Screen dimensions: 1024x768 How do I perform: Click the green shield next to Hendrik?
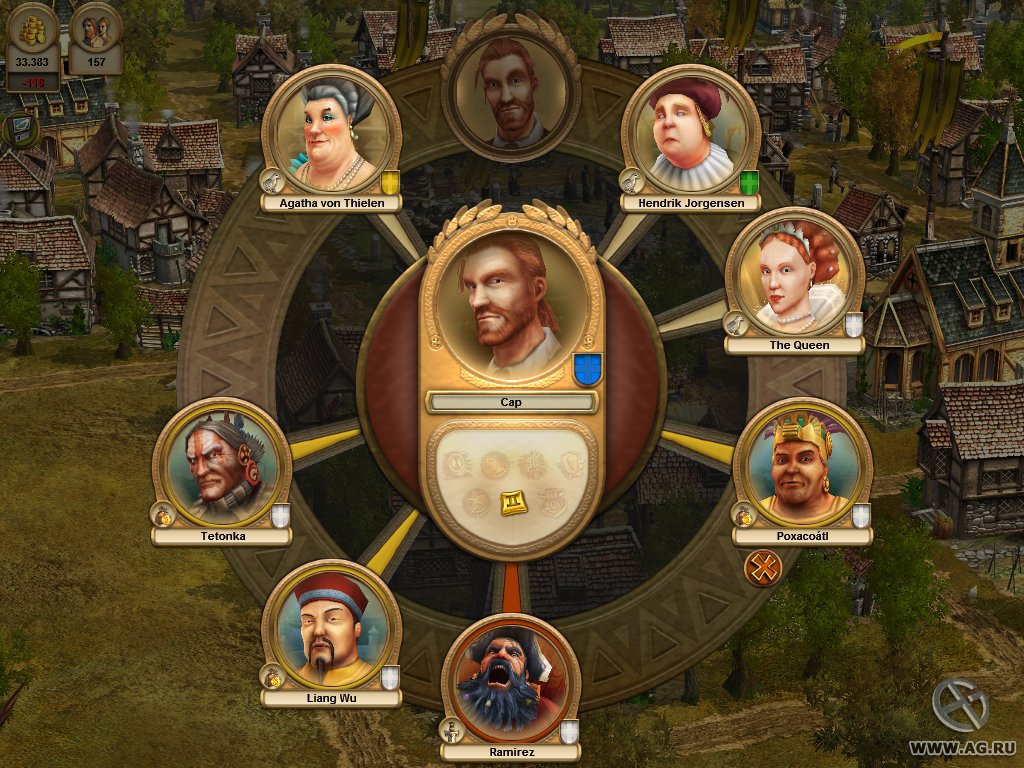coord(750,182)
